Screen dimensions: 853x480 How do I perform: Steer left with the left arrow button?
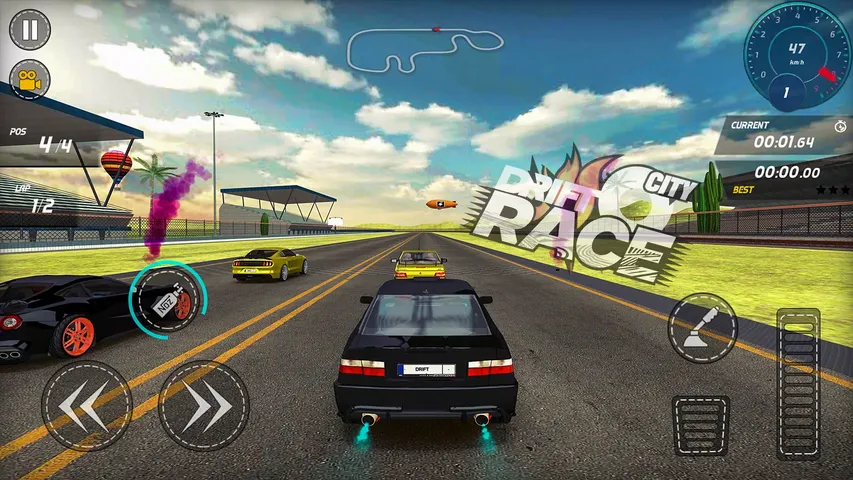[86, 405]
